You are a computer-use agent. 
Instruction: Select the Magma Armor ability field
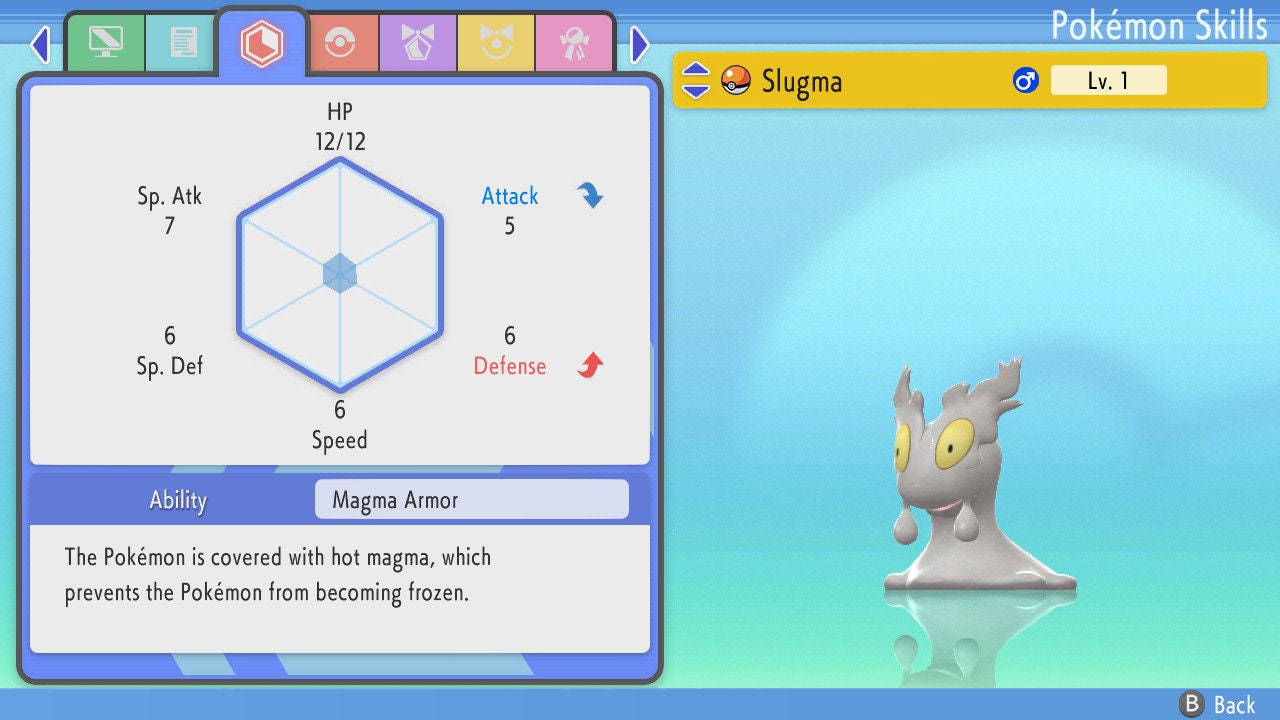(471, 500)
